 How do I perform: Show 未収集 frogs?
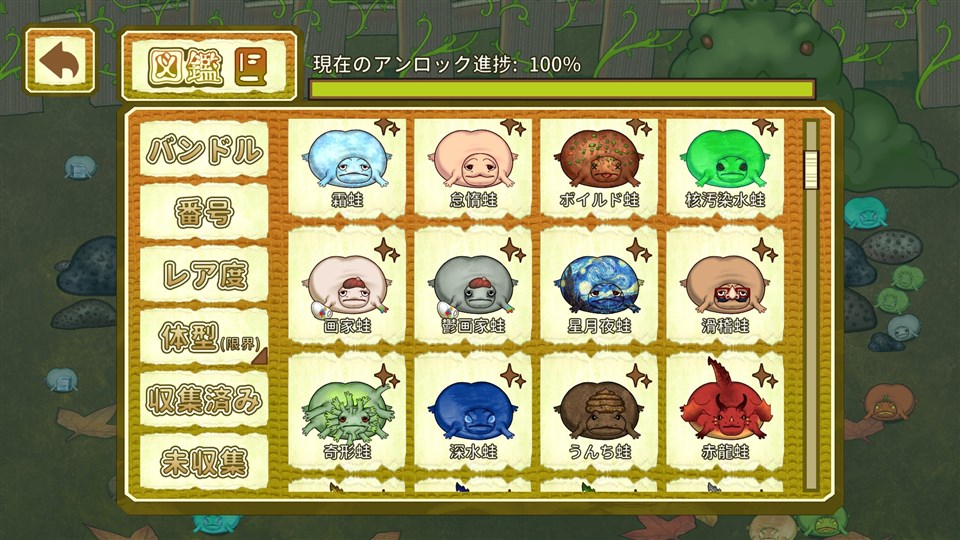(x=204, y=461)
